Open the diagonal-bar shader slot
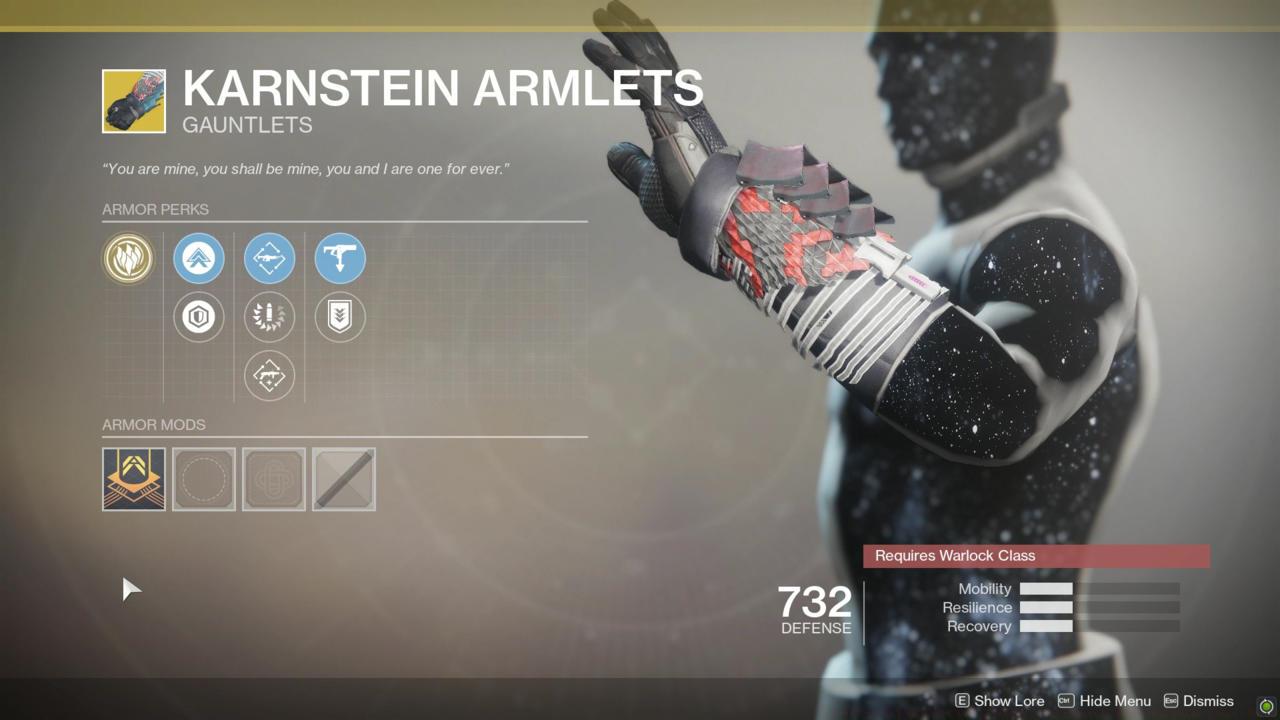This screenshot has height=720, width=1280. pyautogui.click(x=344, y=479)
